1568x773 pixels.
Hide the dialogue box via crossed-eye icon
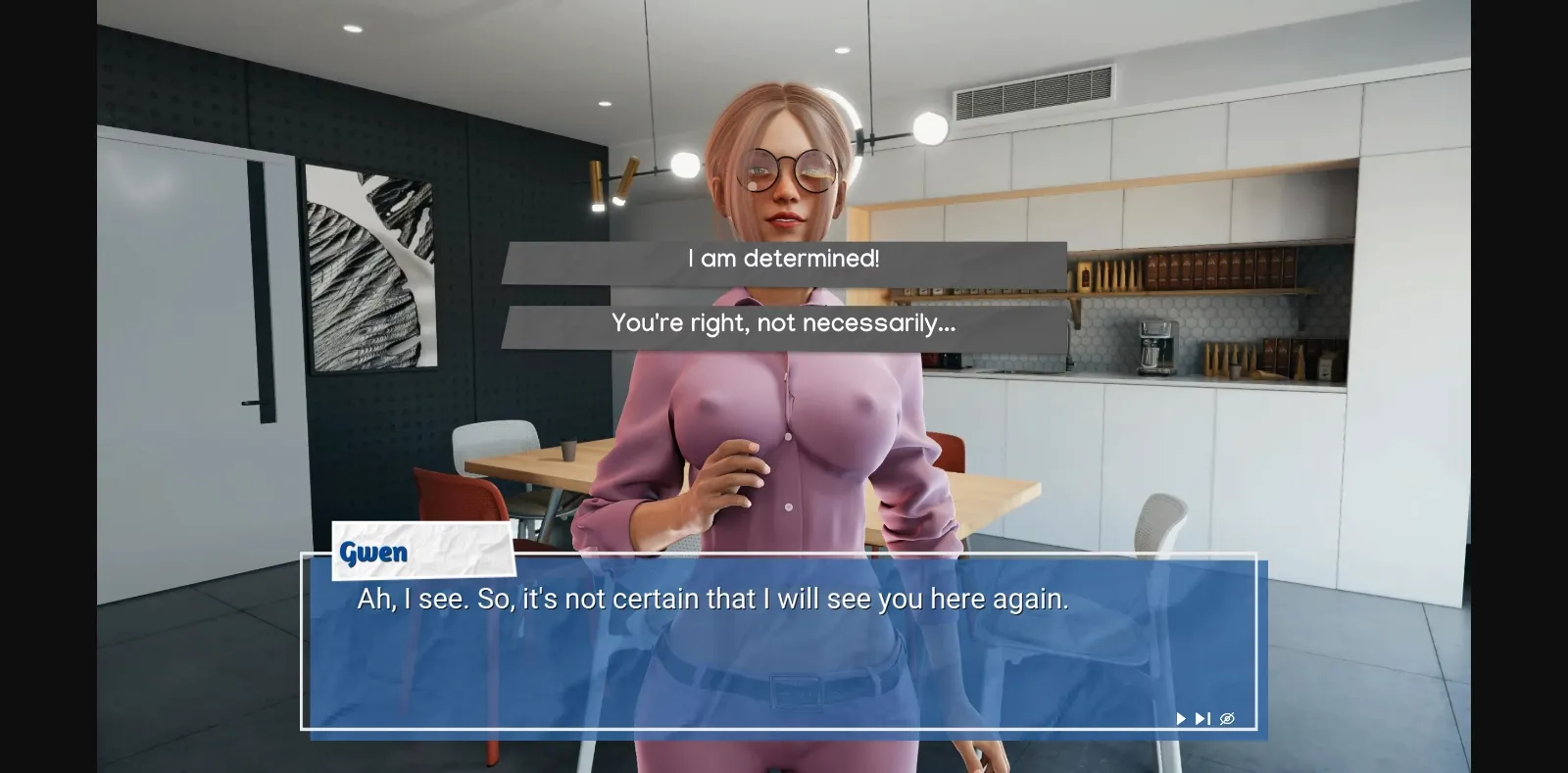point(1228,718)
